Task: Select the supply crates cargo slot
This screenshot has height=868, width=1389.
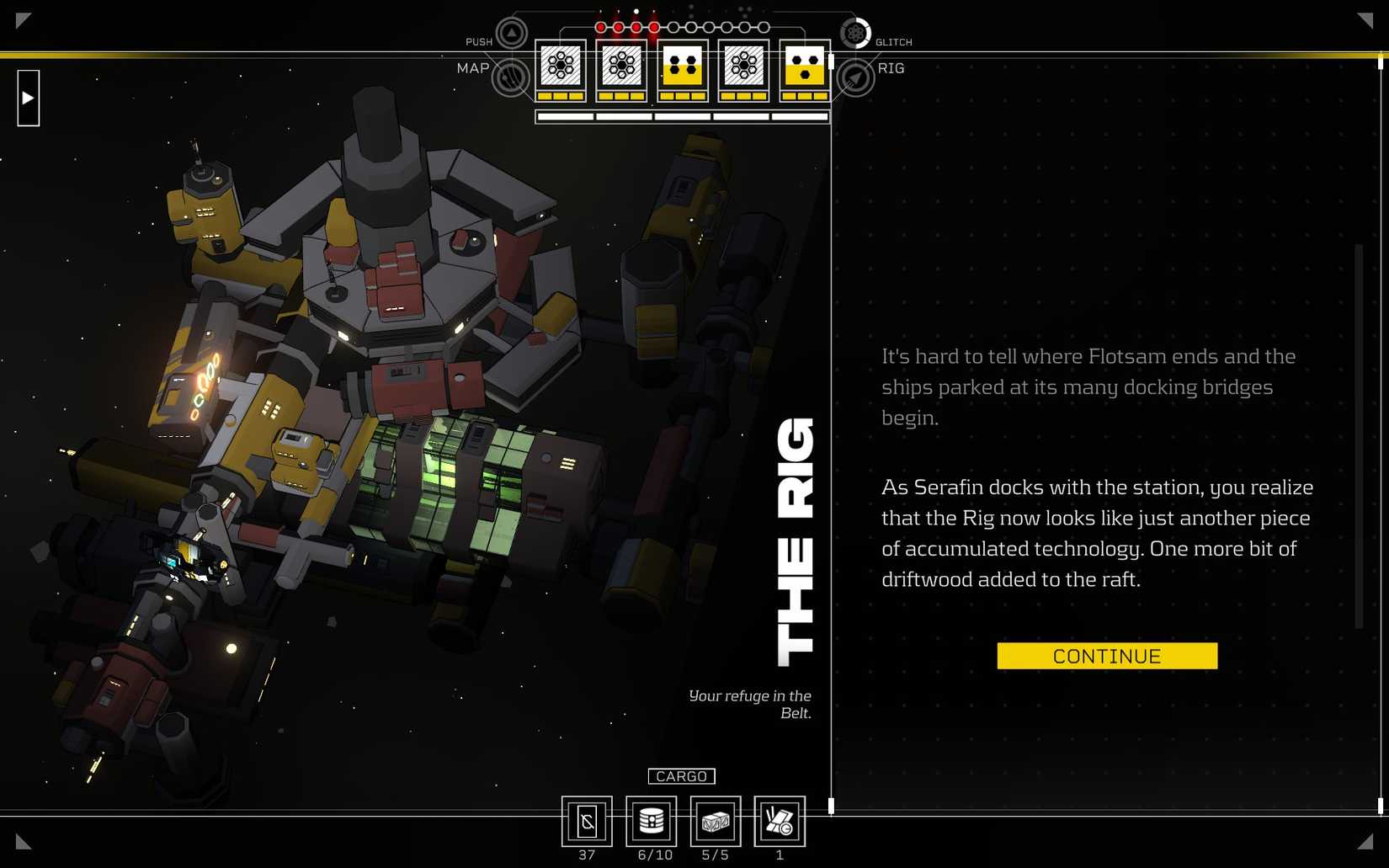Action: [716, 821]
